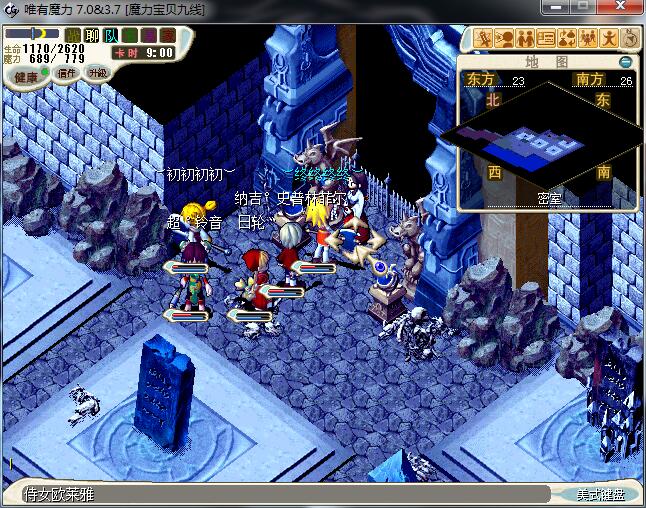Minimize the 地图 map panel
This screenshot has width=646, height=508.
pyautogui.click(x=625, y=62)
